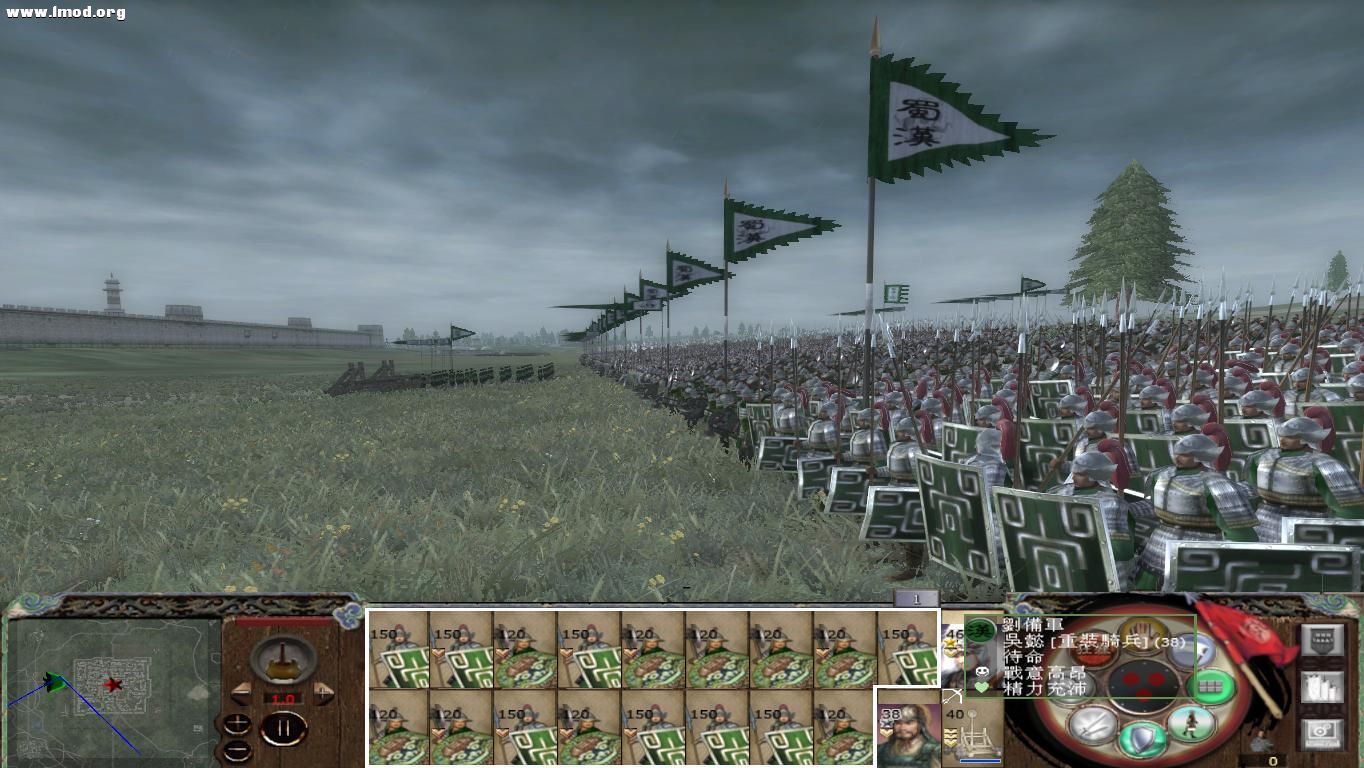The image size is (1364, 768).
Task: Decrease battle speed with the left arrow
Action: coord(239,692)
